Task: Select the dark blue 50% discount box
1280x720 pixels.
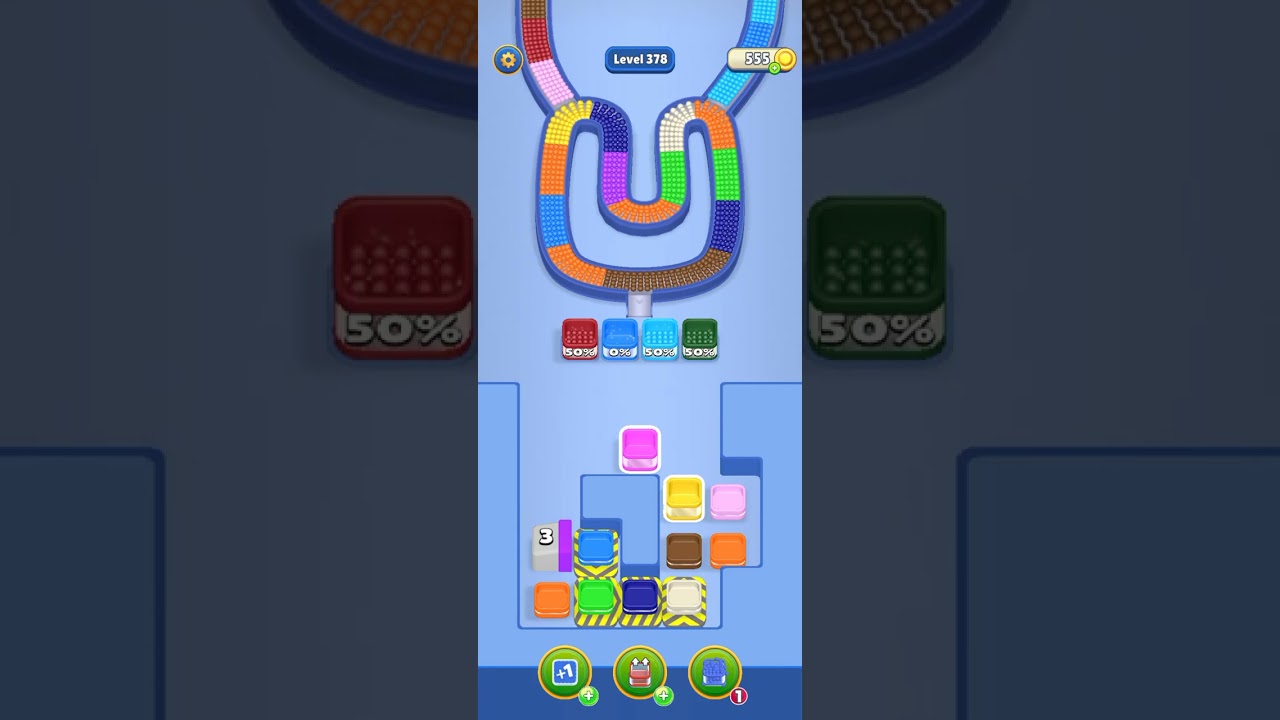Action: coord(620,340)
